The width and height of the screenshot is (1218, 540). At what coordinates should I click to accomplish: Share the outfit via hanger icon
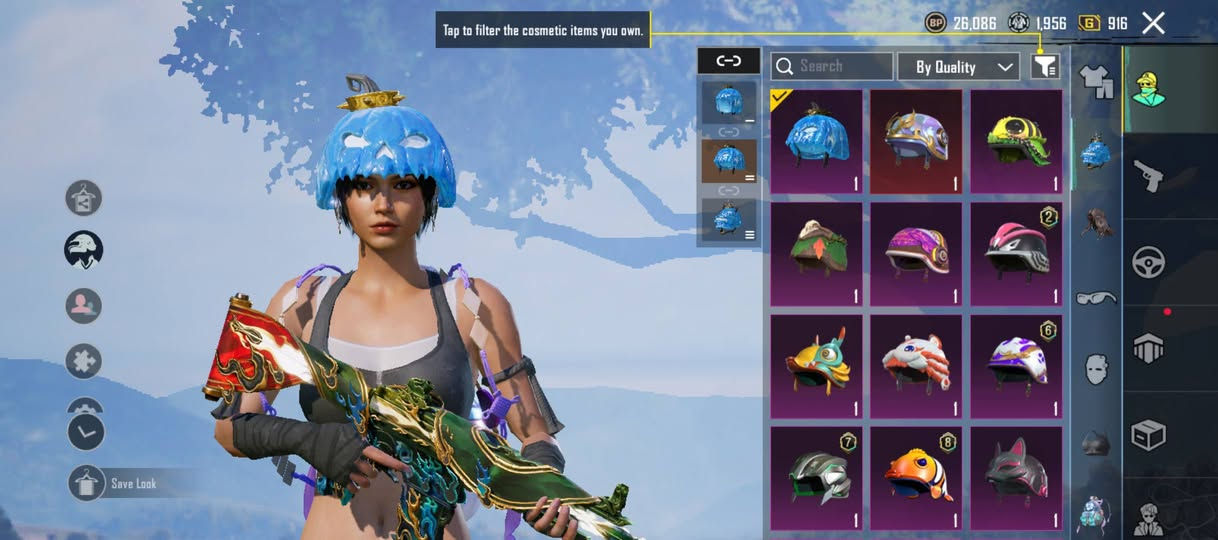point(84,198)
